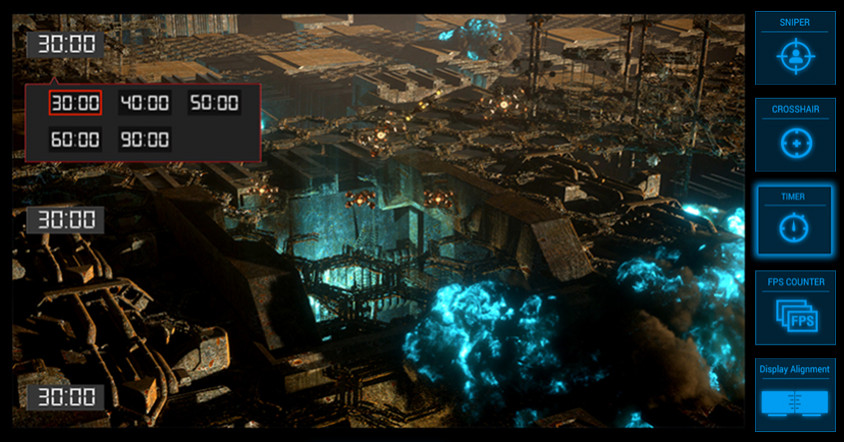The height and width of the screenshot is (442, 844).
Task: Choose the 30:00 timer preset
Action: [x=75, y=103]
